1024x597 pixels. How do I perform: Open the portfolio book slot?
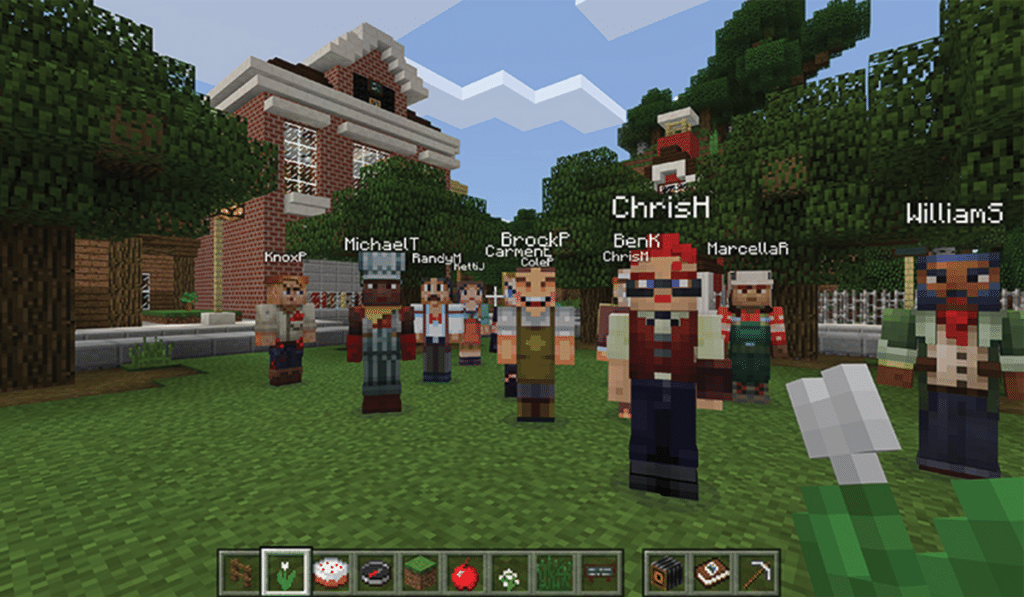pos(712,572)
